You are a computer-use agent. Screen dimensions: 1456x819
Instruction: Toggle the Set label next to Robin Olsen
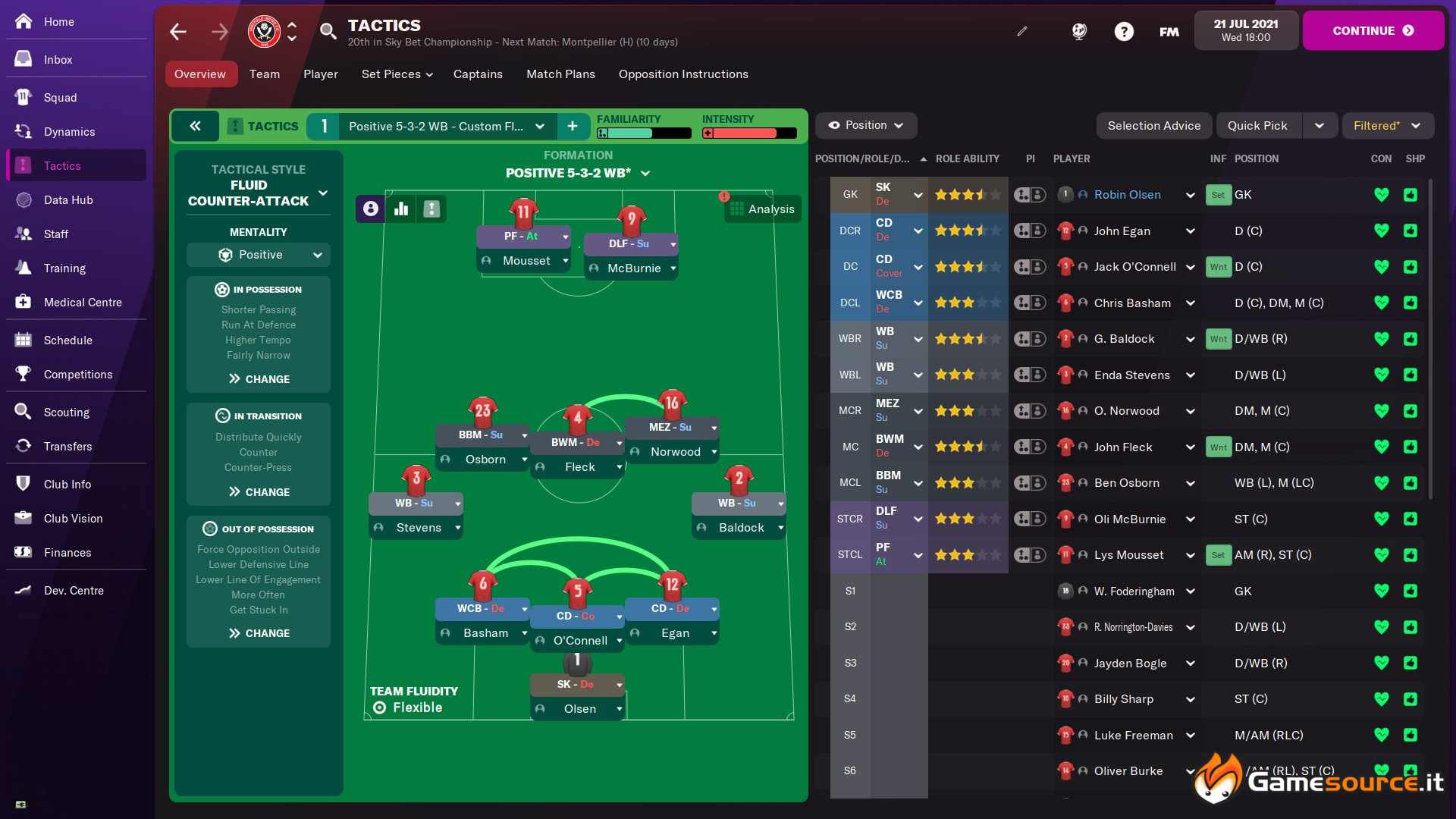[x=1218, y=194]
